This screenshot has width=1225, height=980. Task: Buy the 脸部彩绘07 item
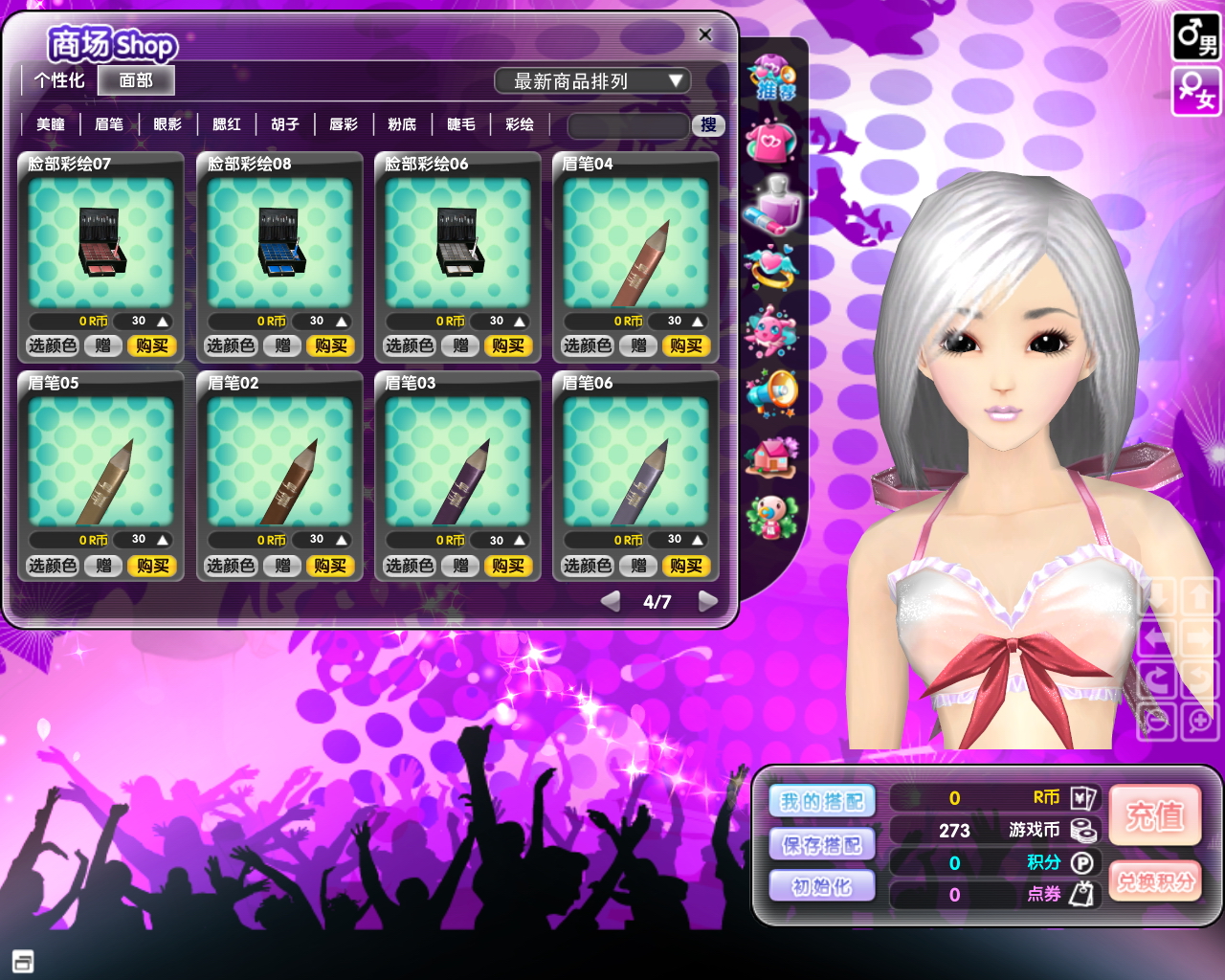pyautogui.click(x=152, y=345)
